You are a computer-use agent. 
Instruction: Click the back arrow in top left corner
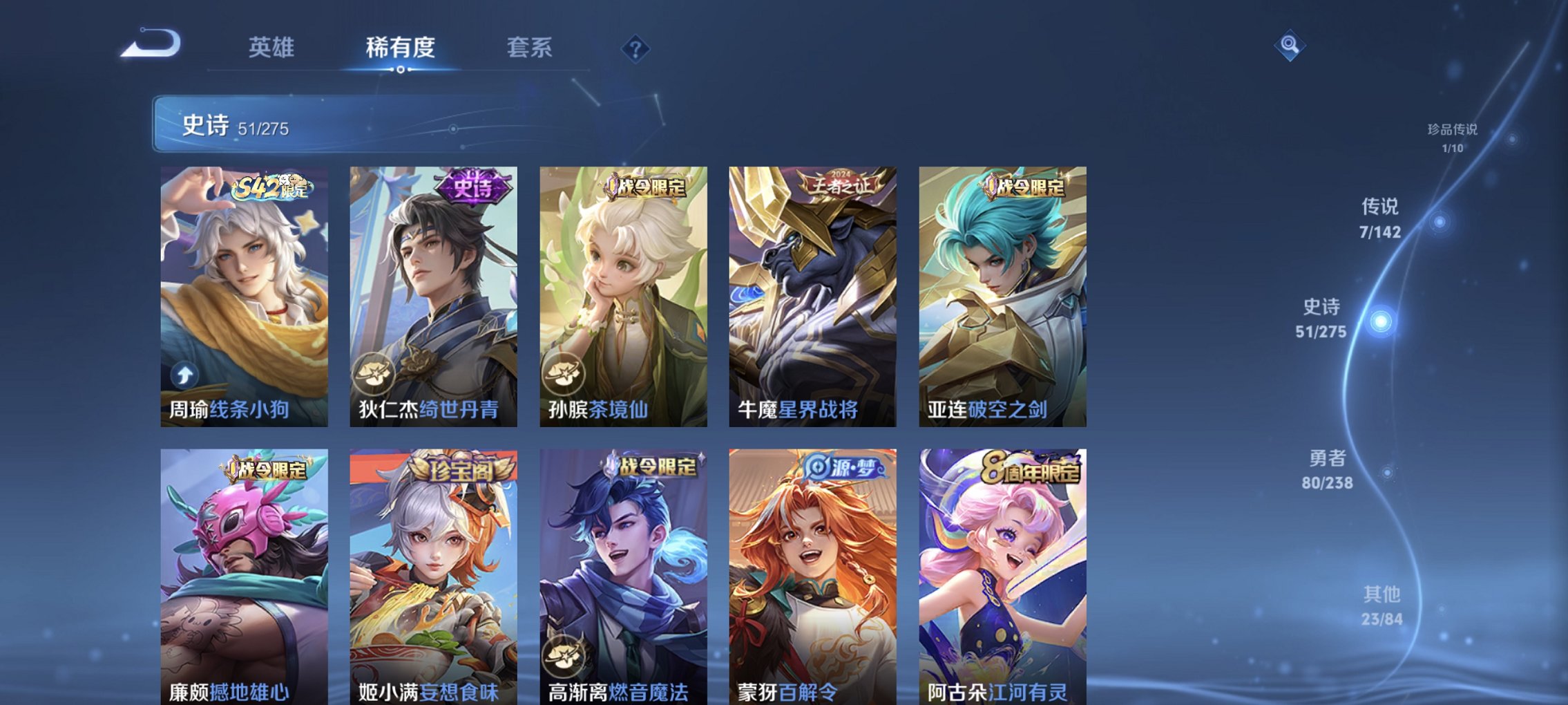[x=149, y=45]
